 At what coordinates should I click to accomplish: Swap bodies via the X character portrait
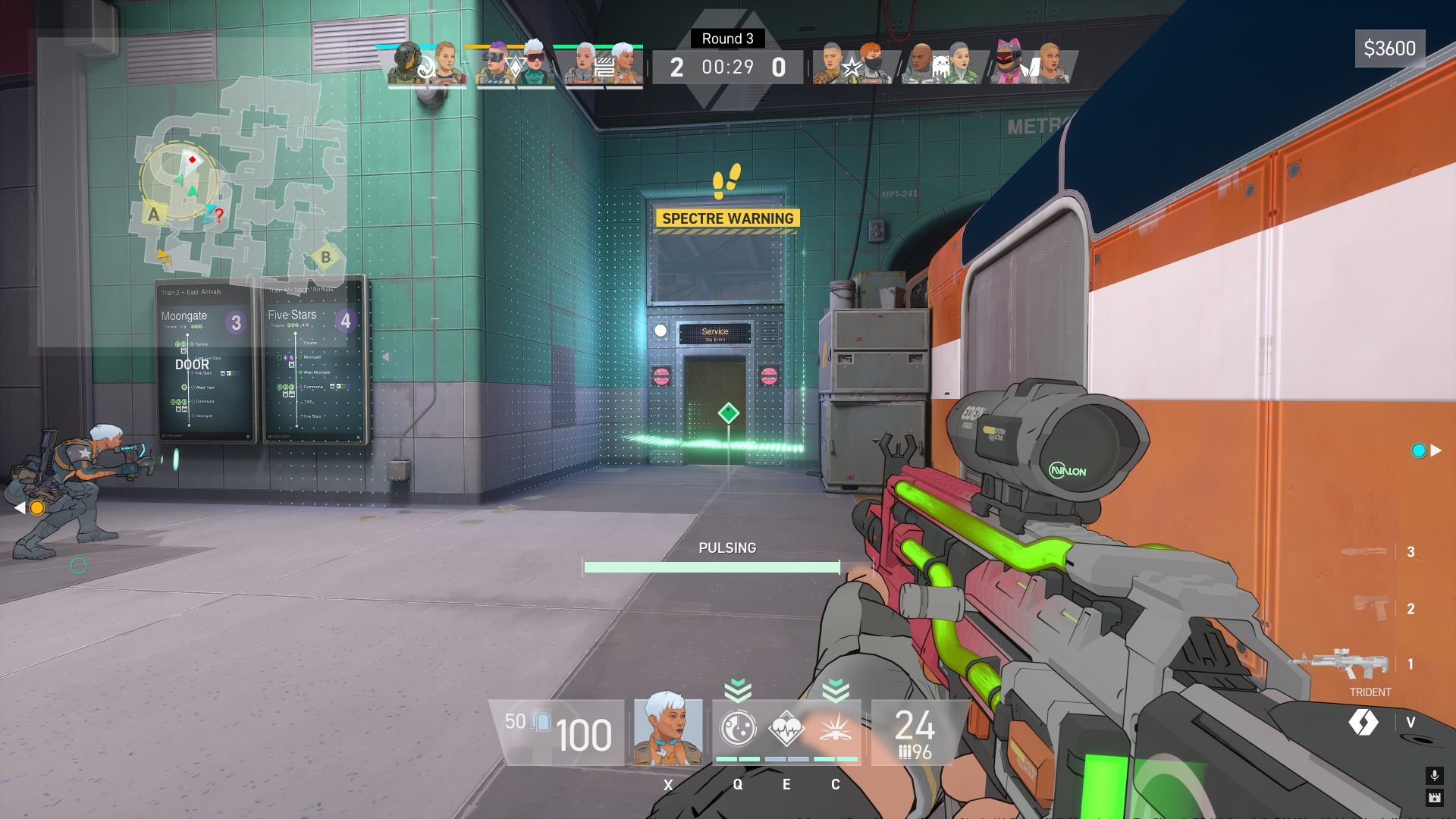(668, 730)
